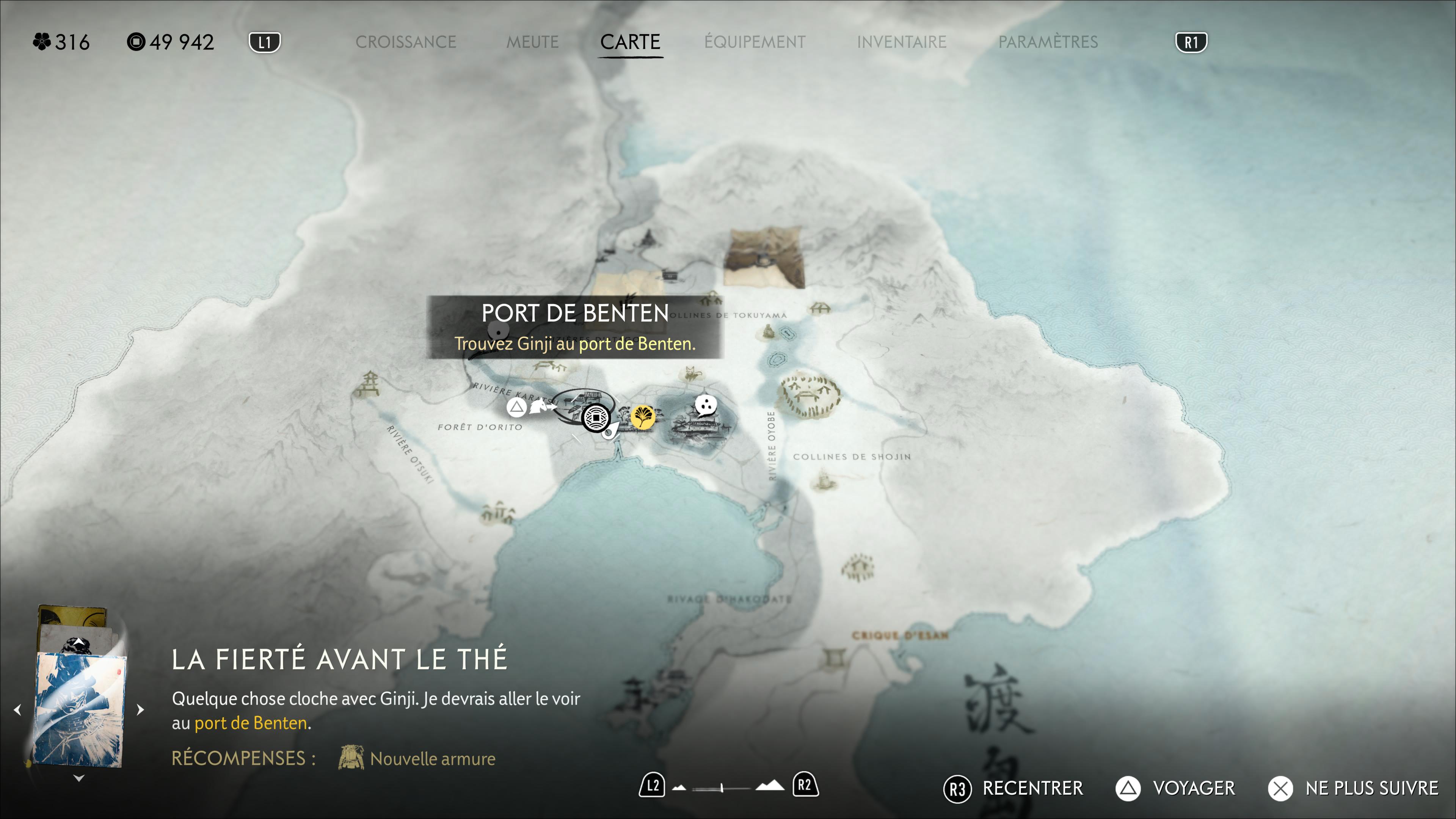Stop tracking with Ne plus suivre
1456x819 pixels.
pyautogui.click(x=1353, y=789)
